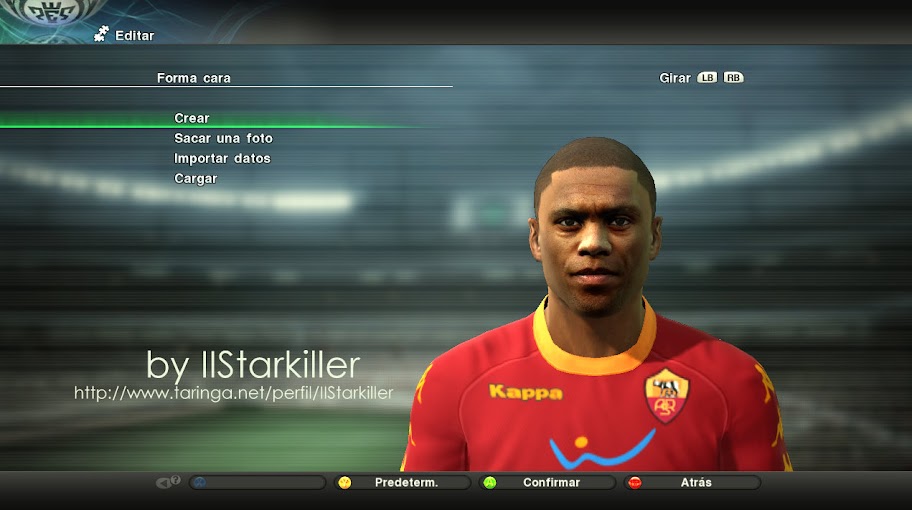Choose Sacar una foto
The width and height of the screenshot is (912, 510).
click(x=223, y=138)
